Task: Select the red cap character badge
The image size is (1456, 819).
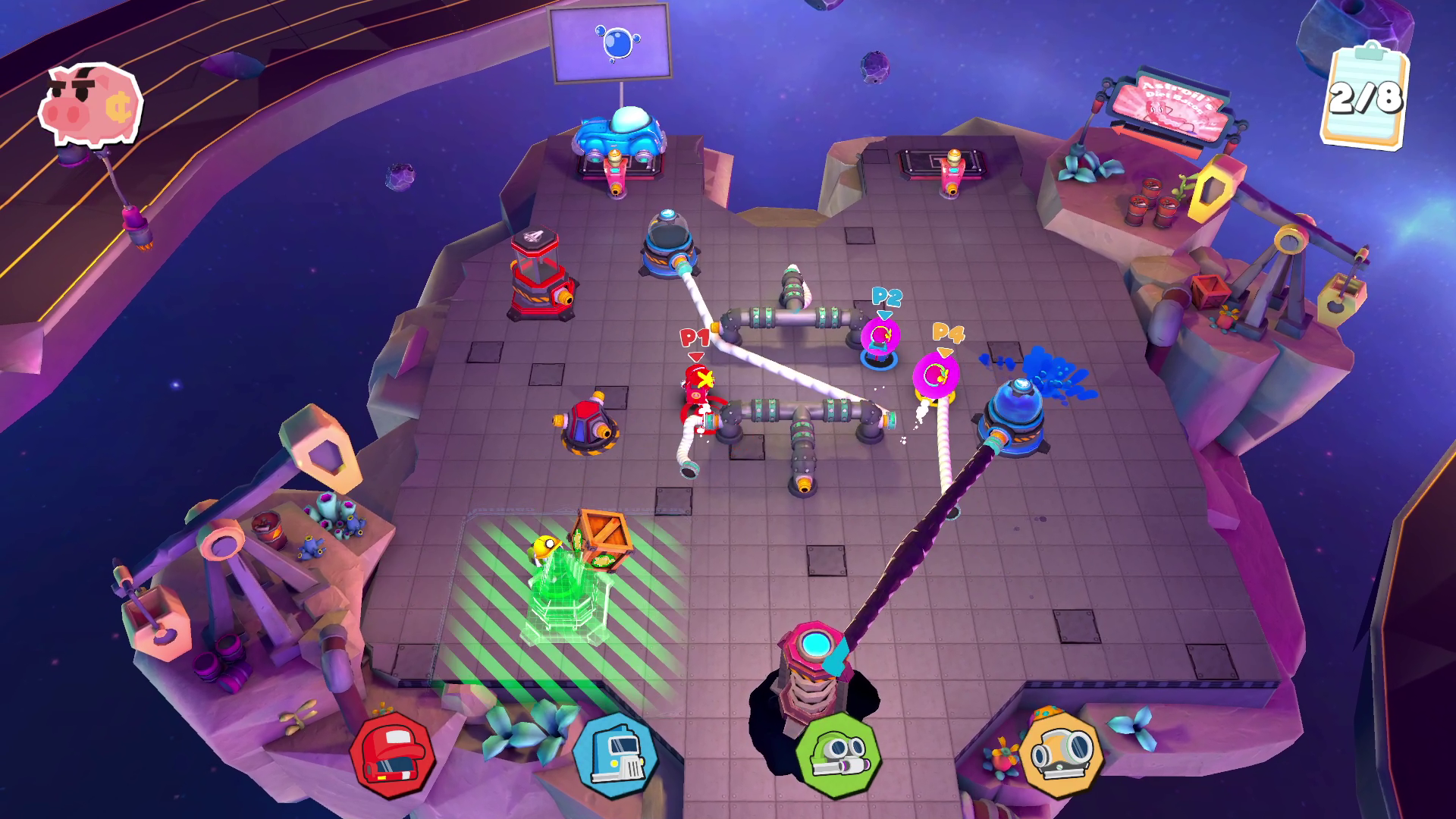Action: (392, 755)
